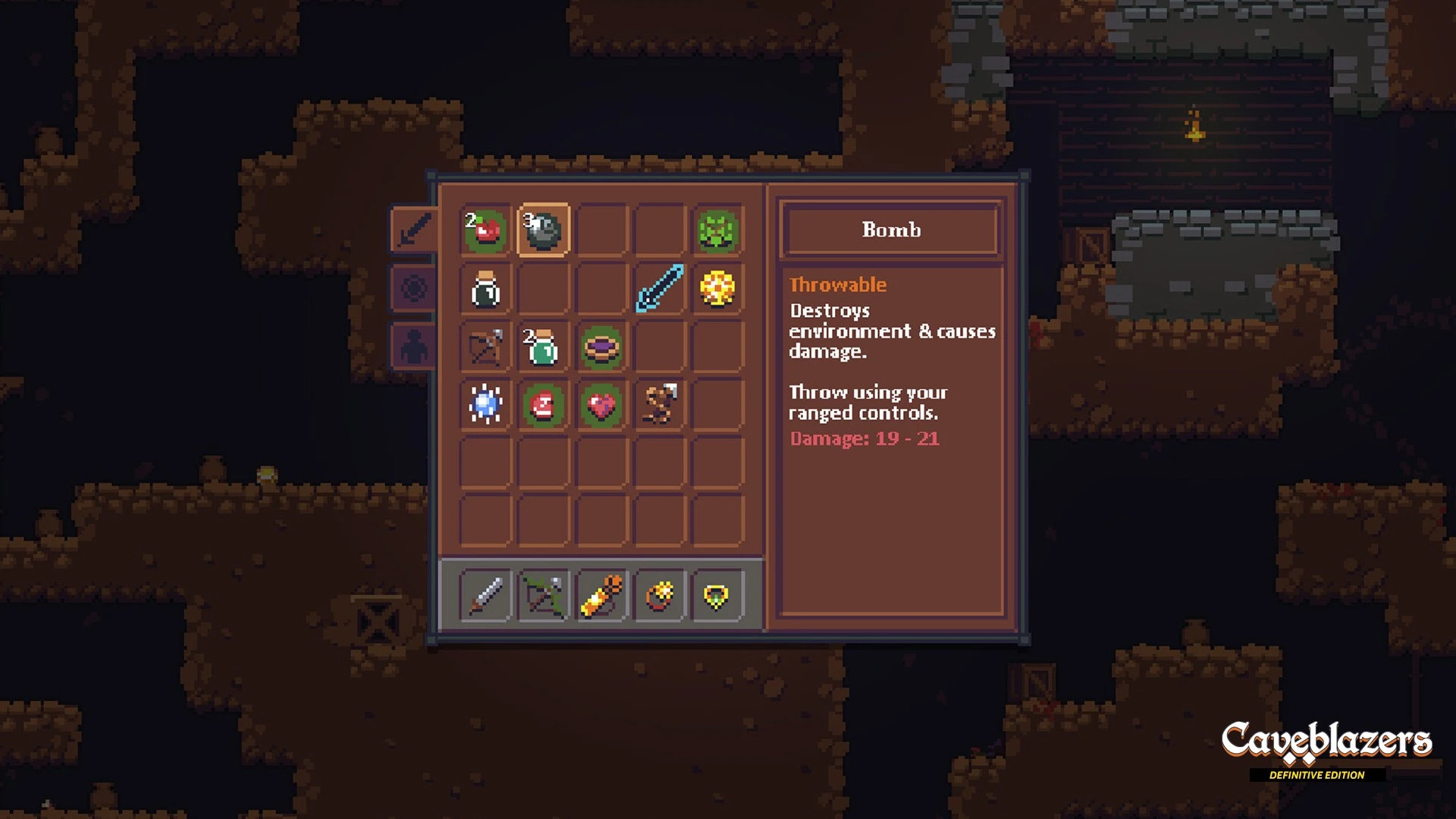Image resolution: width=1456 pixels, height=819 pixels.
Task: Choose the green potion stack
Action: [543, 347]
